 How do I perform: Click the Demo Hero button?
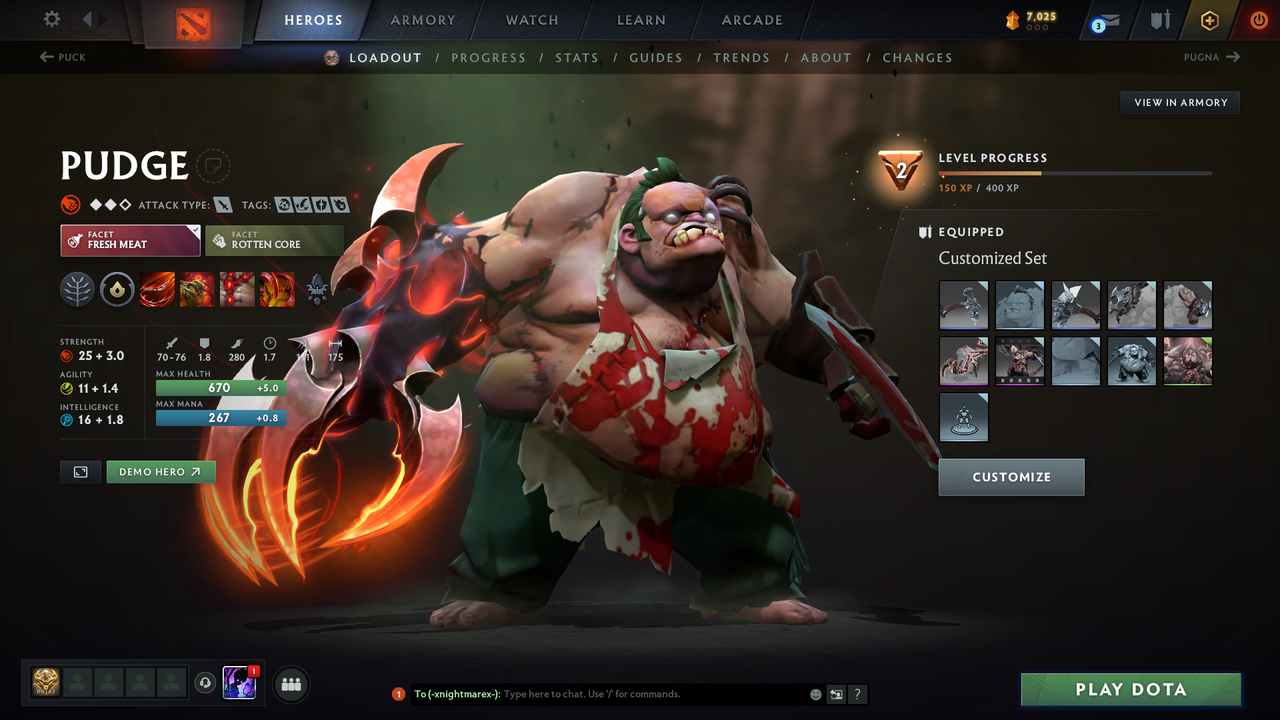(161, 471)
